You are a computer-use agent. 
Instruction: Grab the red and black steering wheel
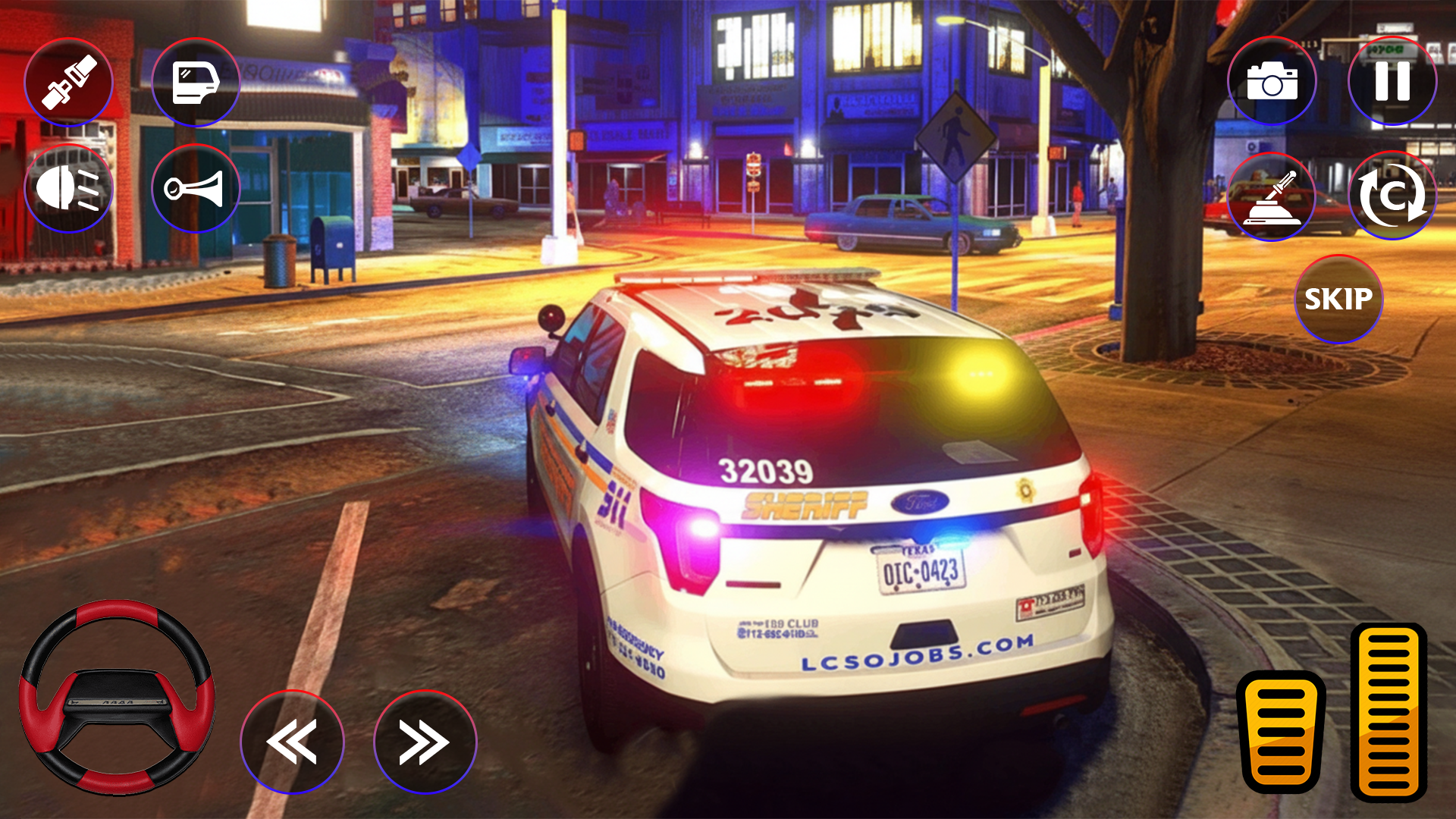(117, 698)
